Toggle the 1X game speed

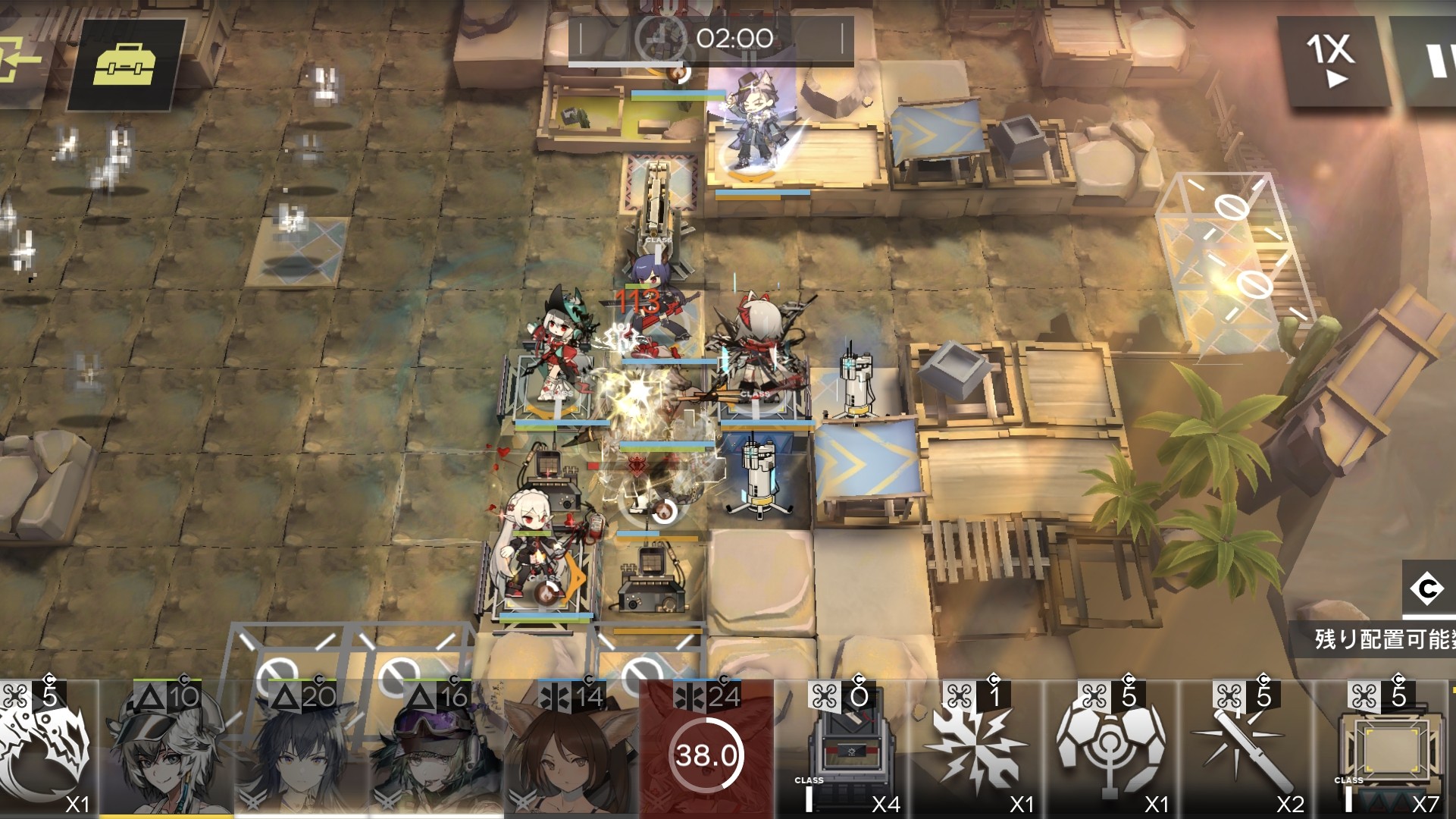(1331, 61)
